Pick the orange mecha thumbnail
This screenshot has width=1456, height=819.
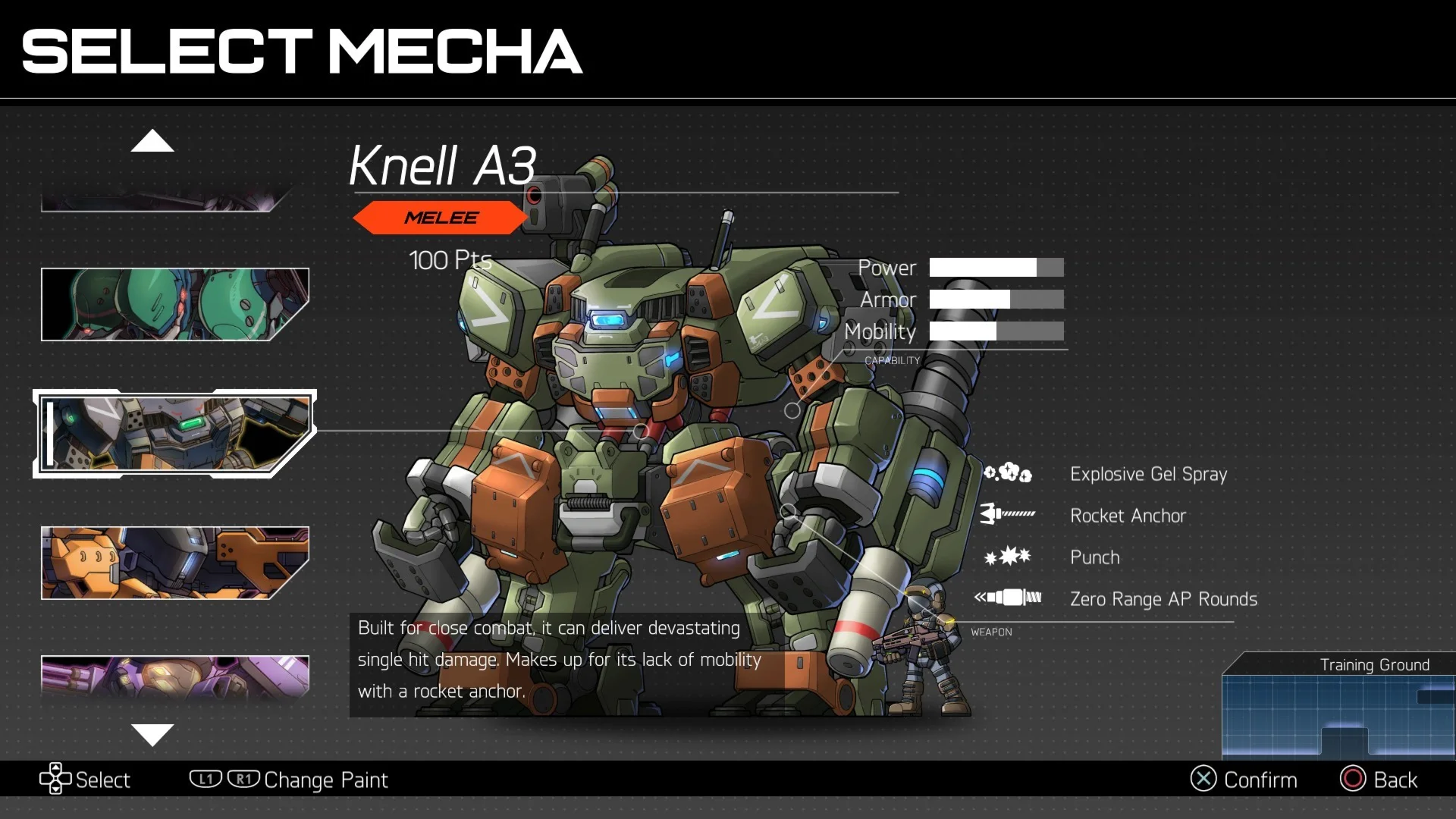pyautogui.click(x=174, y=563)
